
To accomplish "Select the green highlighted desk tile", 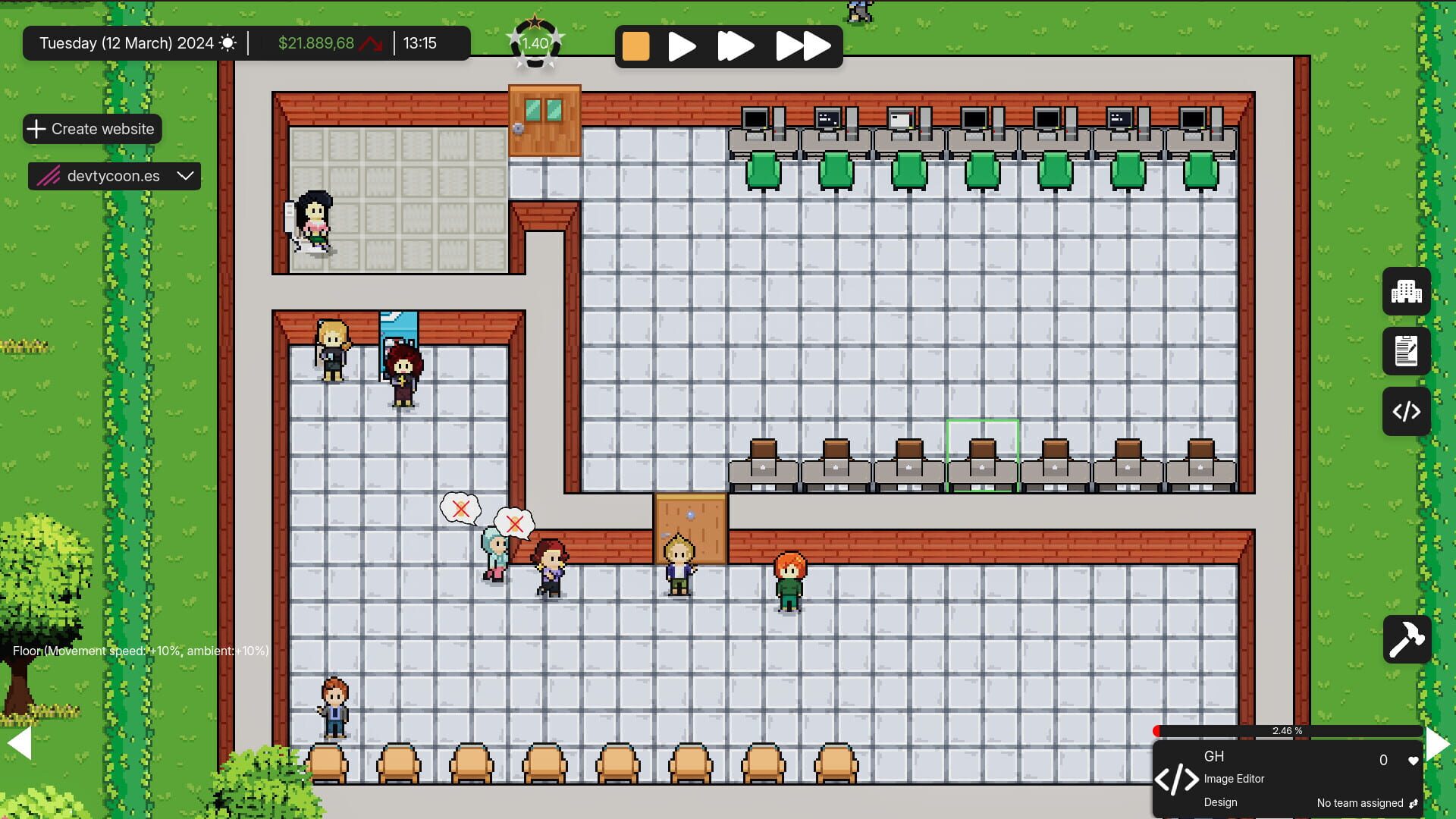I will [983, 455].
